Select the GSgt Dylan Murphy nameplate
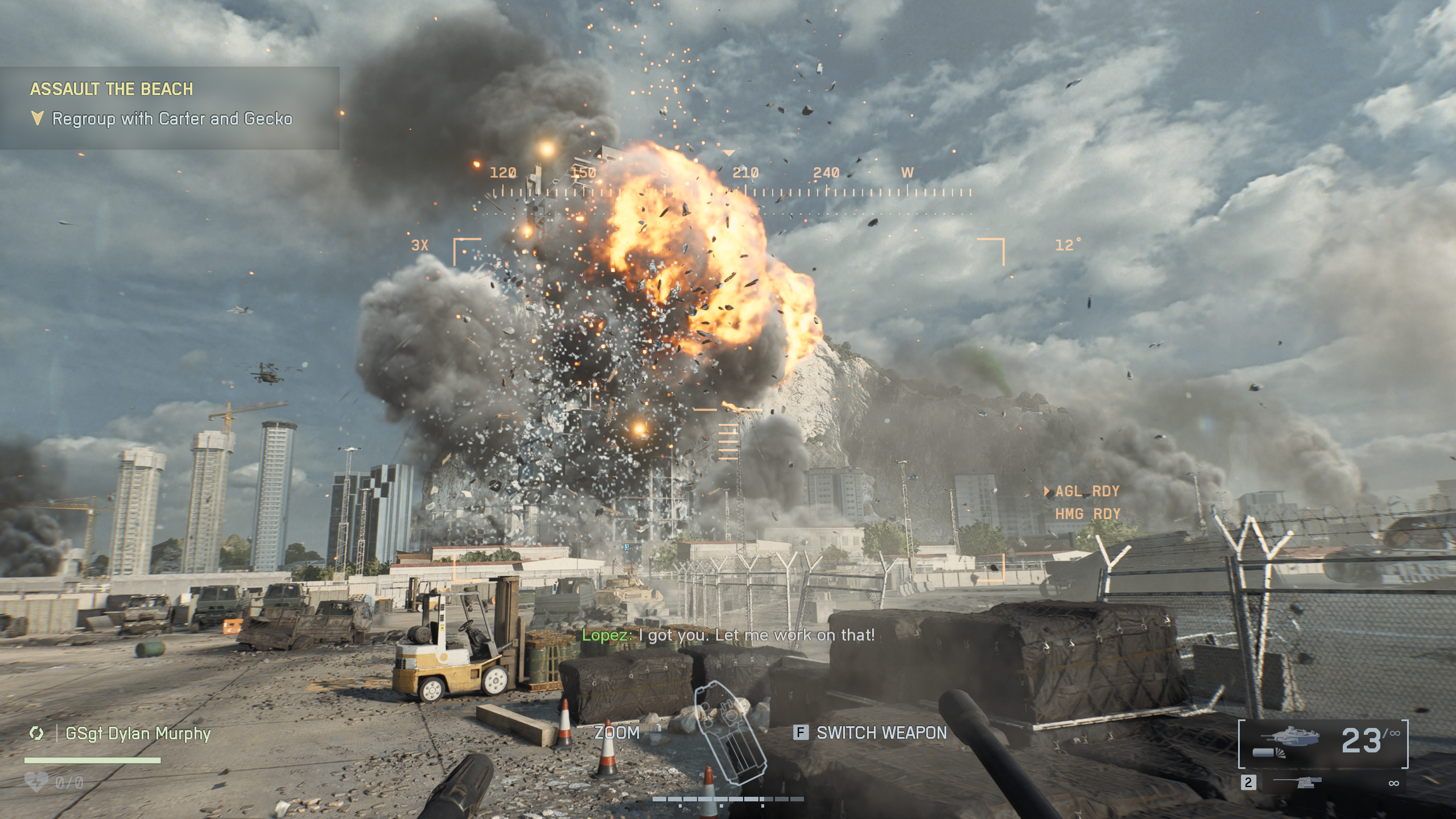This screenshot has height=819, width=1456. click(x=138, y=734)
